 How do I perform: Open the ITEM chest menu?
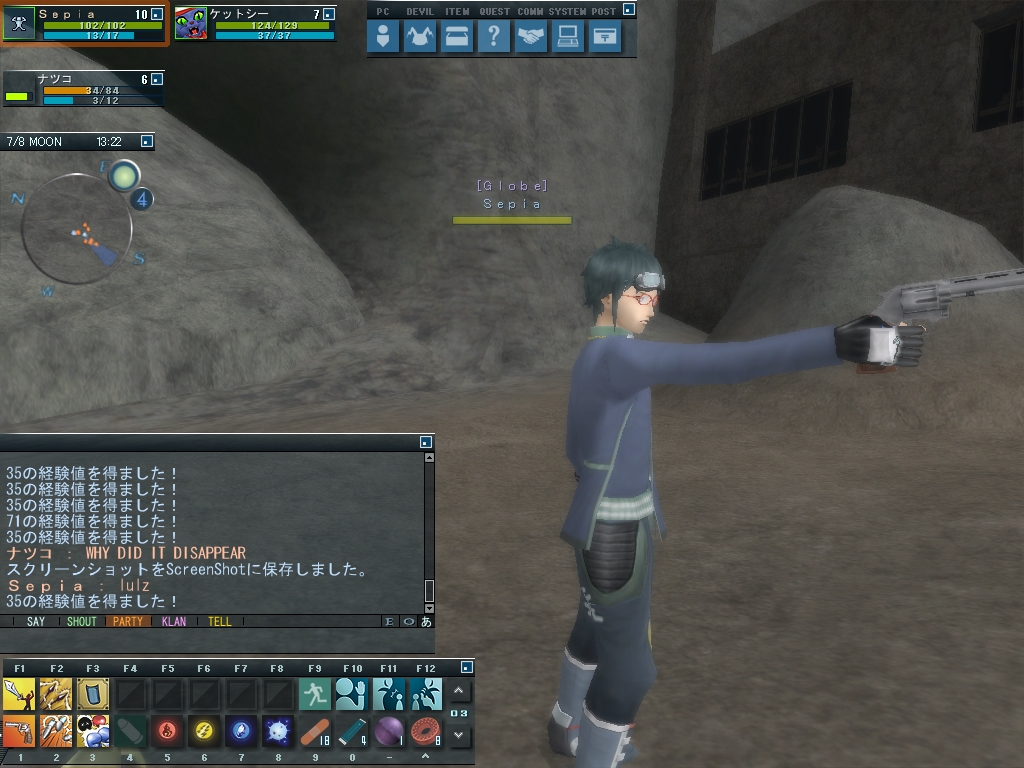(457, 38)
